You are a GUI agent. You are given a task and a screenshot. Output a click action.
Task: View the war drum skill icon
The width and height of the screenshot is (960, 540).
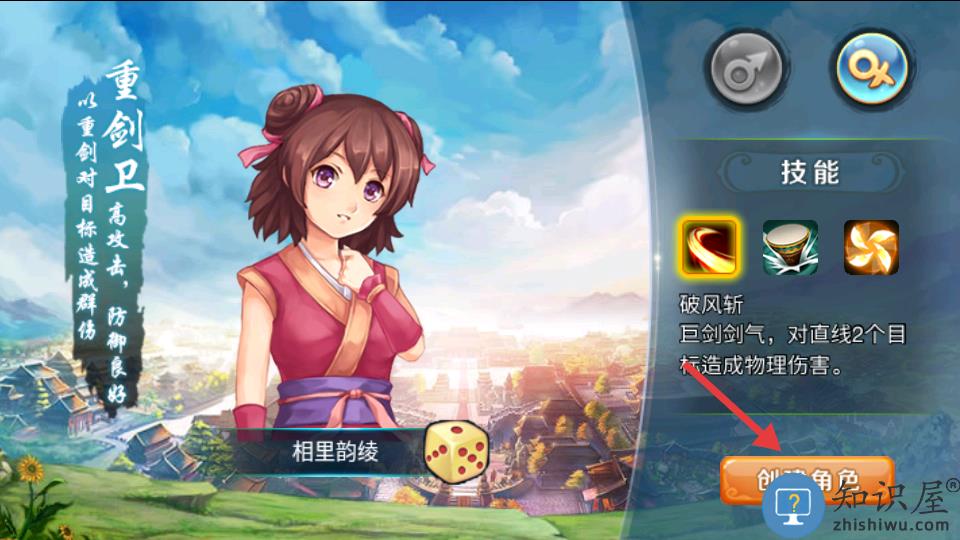tap(790, 247)
